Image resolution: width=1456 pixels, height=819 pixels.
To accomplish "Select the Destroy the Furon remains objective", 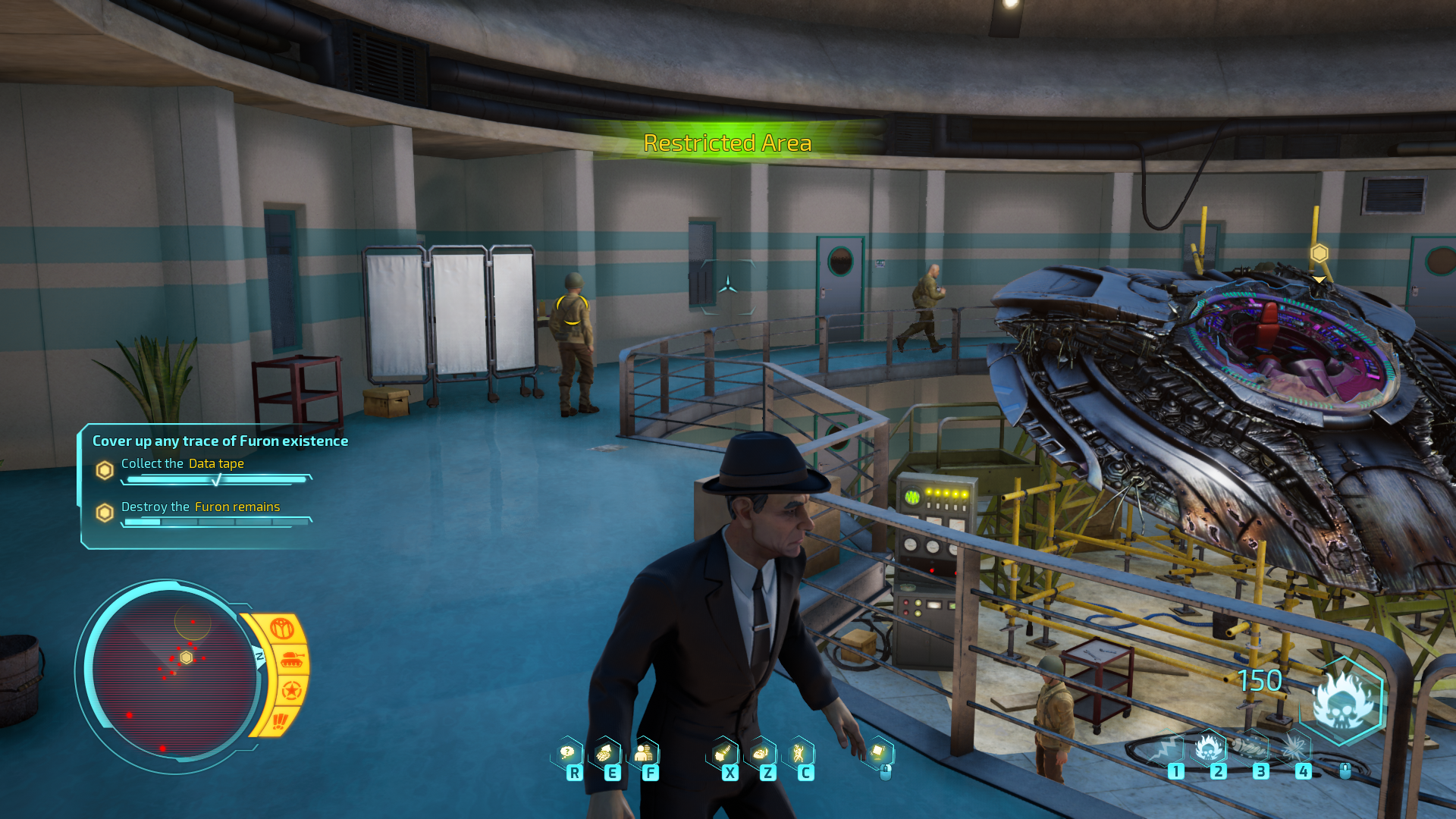I will point(200,507).
